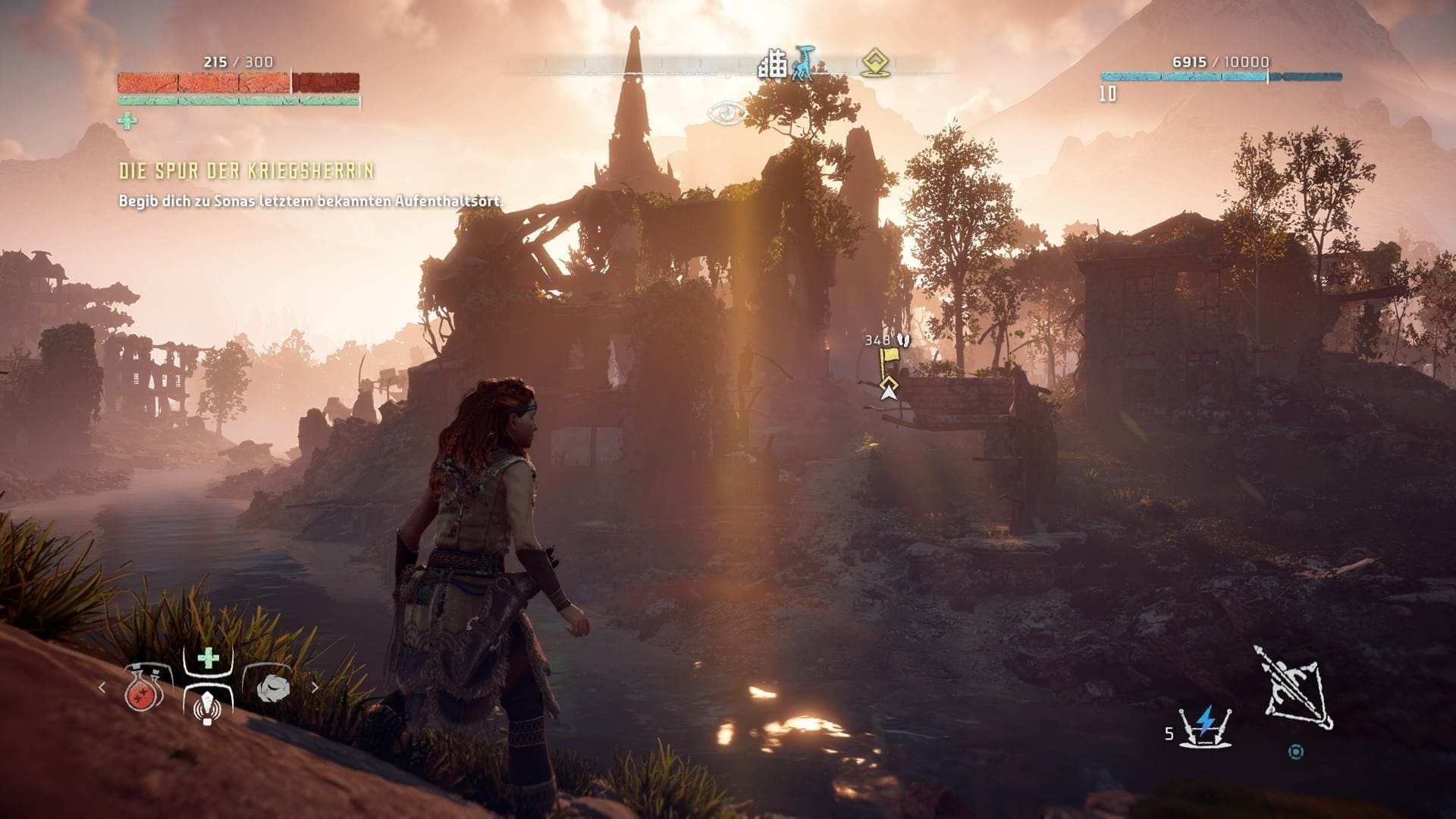
Task: Use the medicine pouch with green cross
Action: pyautogui.click(x=208, y=686)
